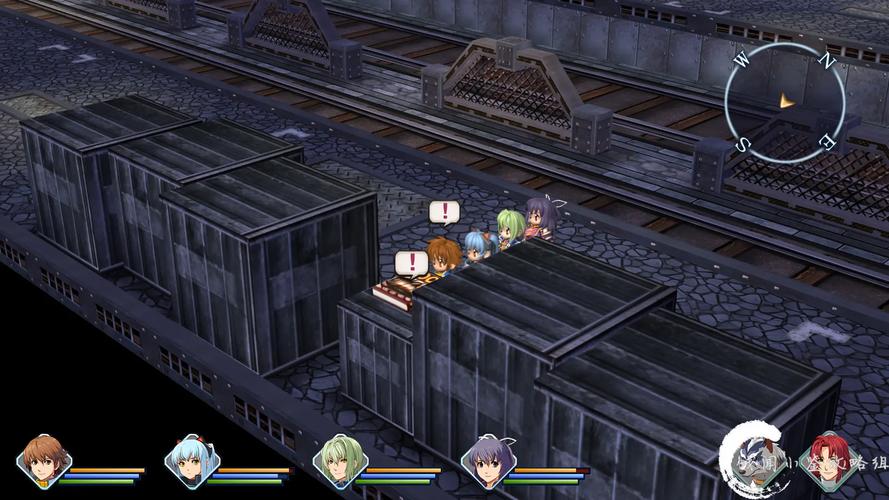Open the compass minimap
The width and height of the screenshot is (889, 500).
coord(785,102)
